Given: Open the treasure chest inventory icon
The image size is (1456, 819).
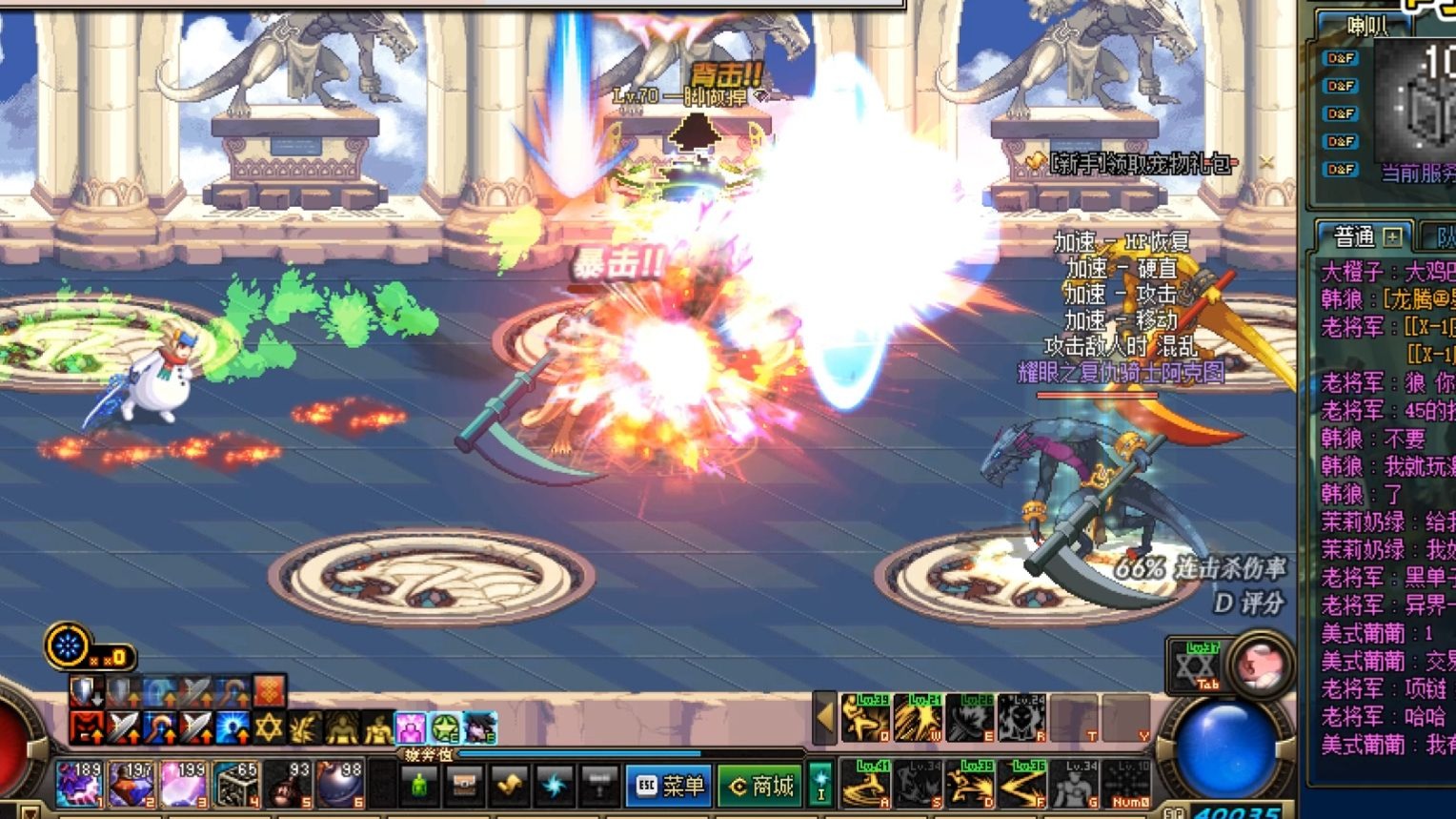Looking at the screenshot, I should pyautogui.click(x=464, y=786).
